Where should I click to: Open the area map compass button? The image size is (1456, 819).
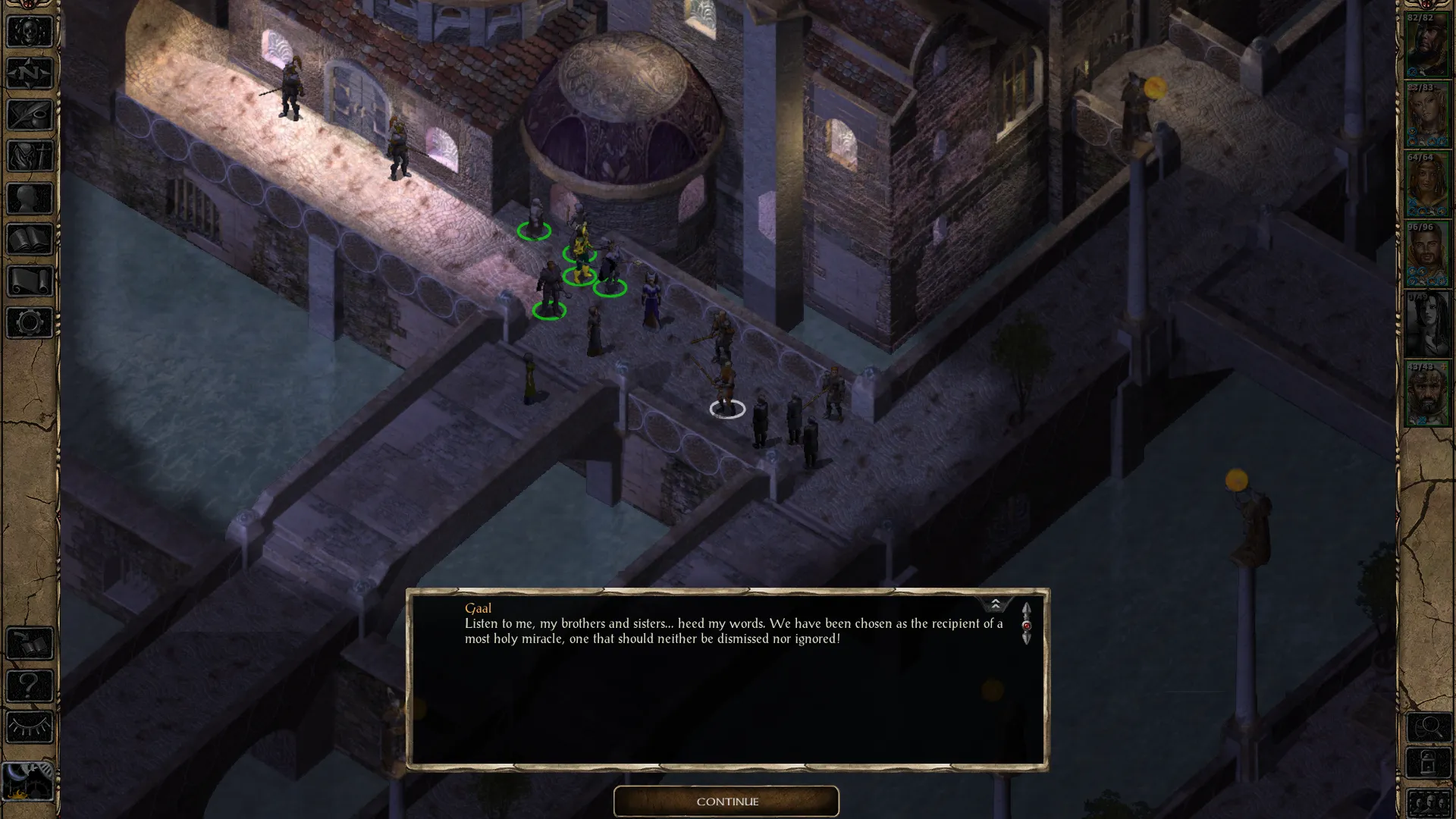[x=30, y=74]
